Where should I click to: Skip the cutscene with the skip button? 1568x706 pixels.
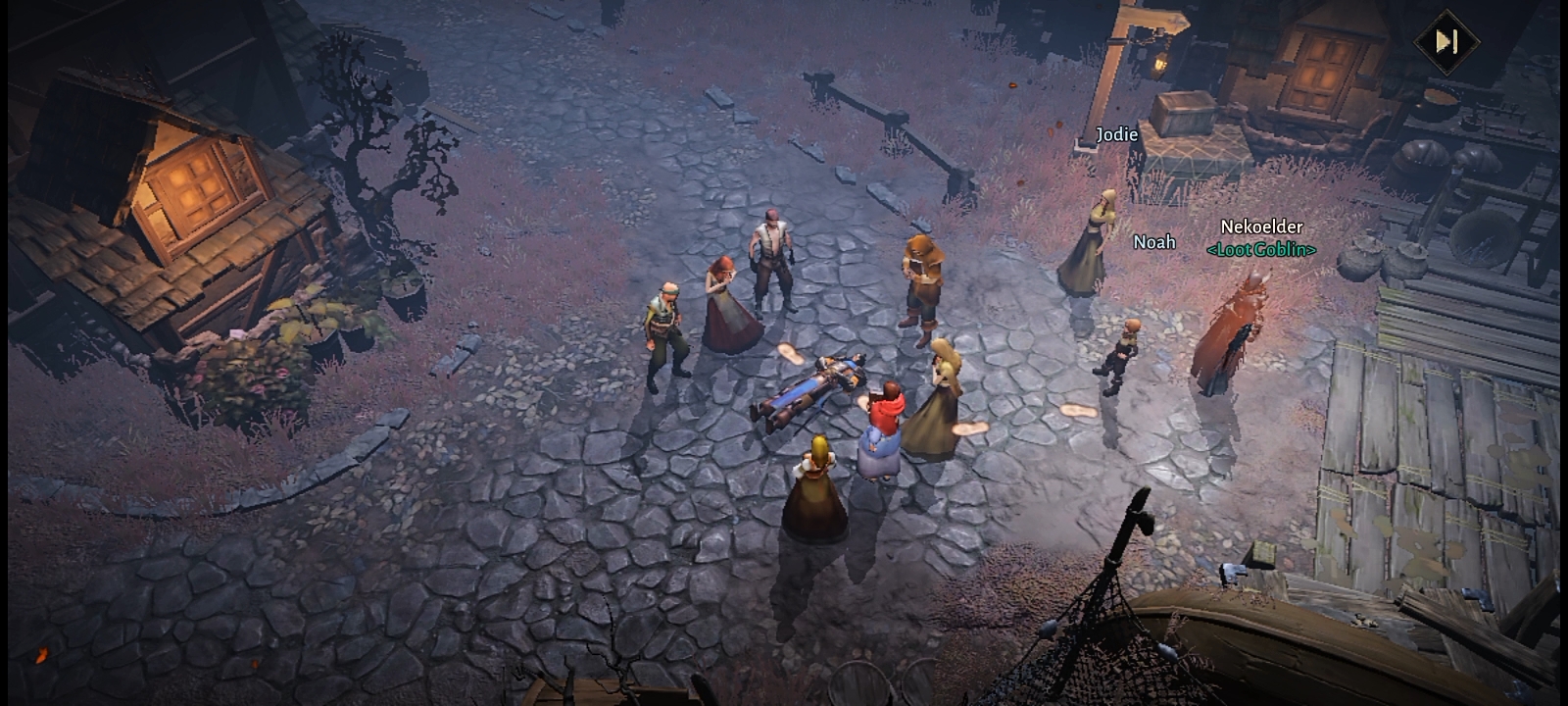point(1446,41)
